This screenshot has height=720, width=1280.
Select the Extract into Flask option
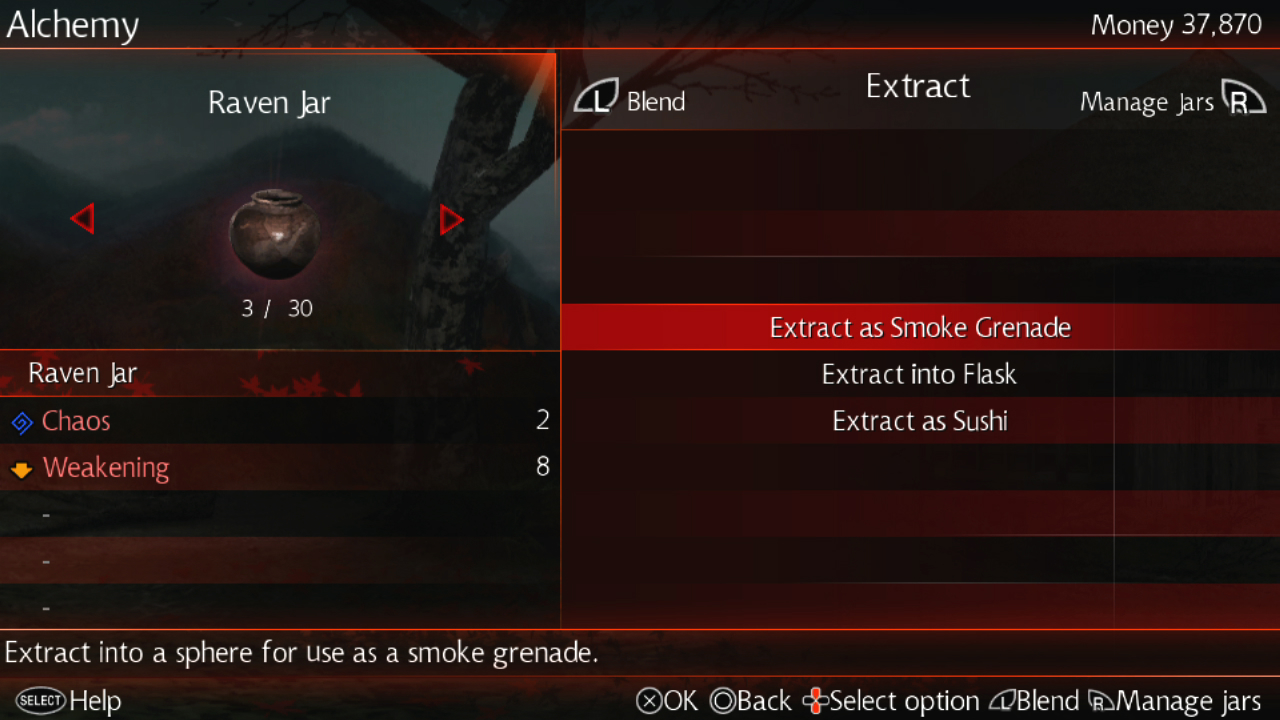pos(919,375)
